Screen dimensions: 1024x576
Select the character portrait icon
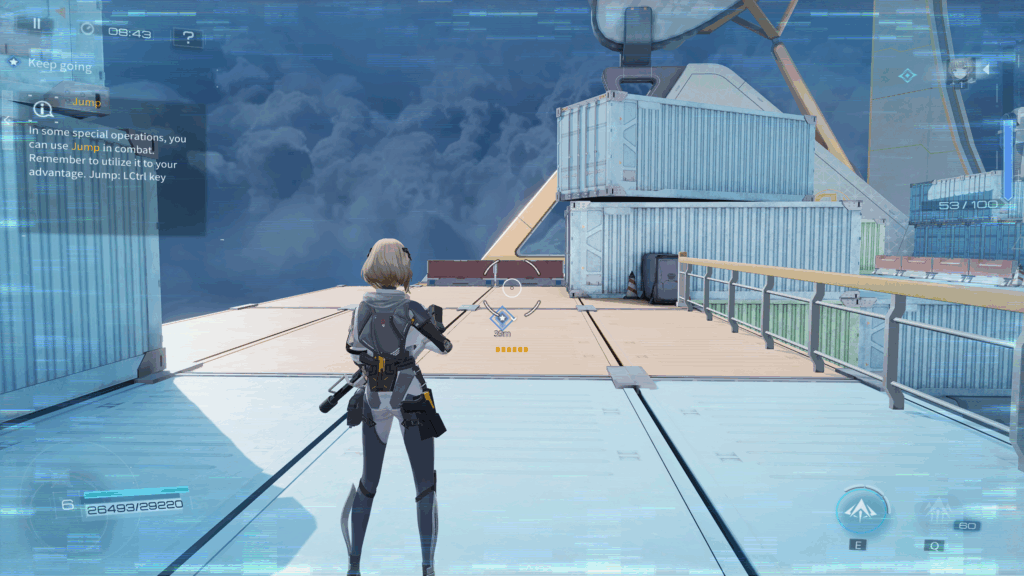(x=961, y=69)
